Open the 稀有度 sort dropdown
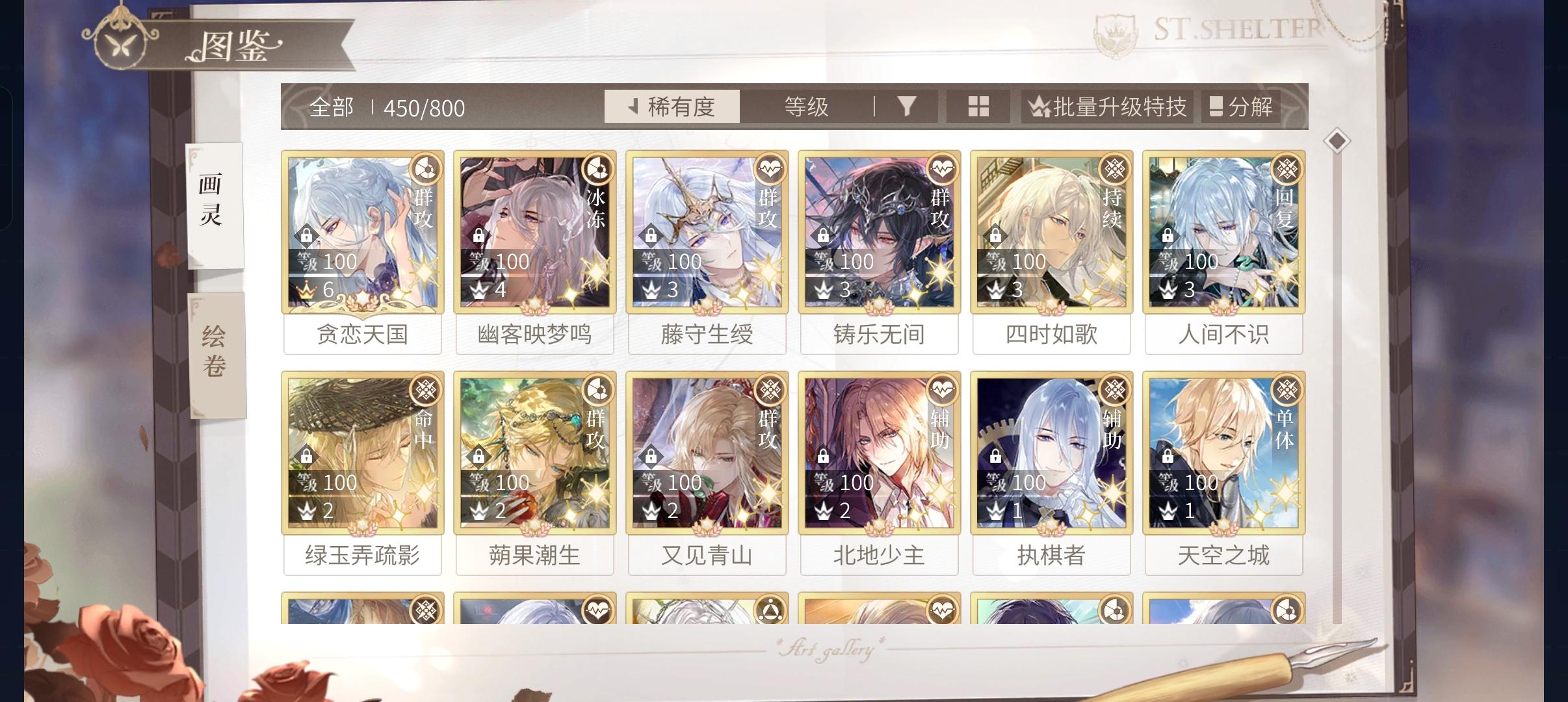 coord(673,107)
